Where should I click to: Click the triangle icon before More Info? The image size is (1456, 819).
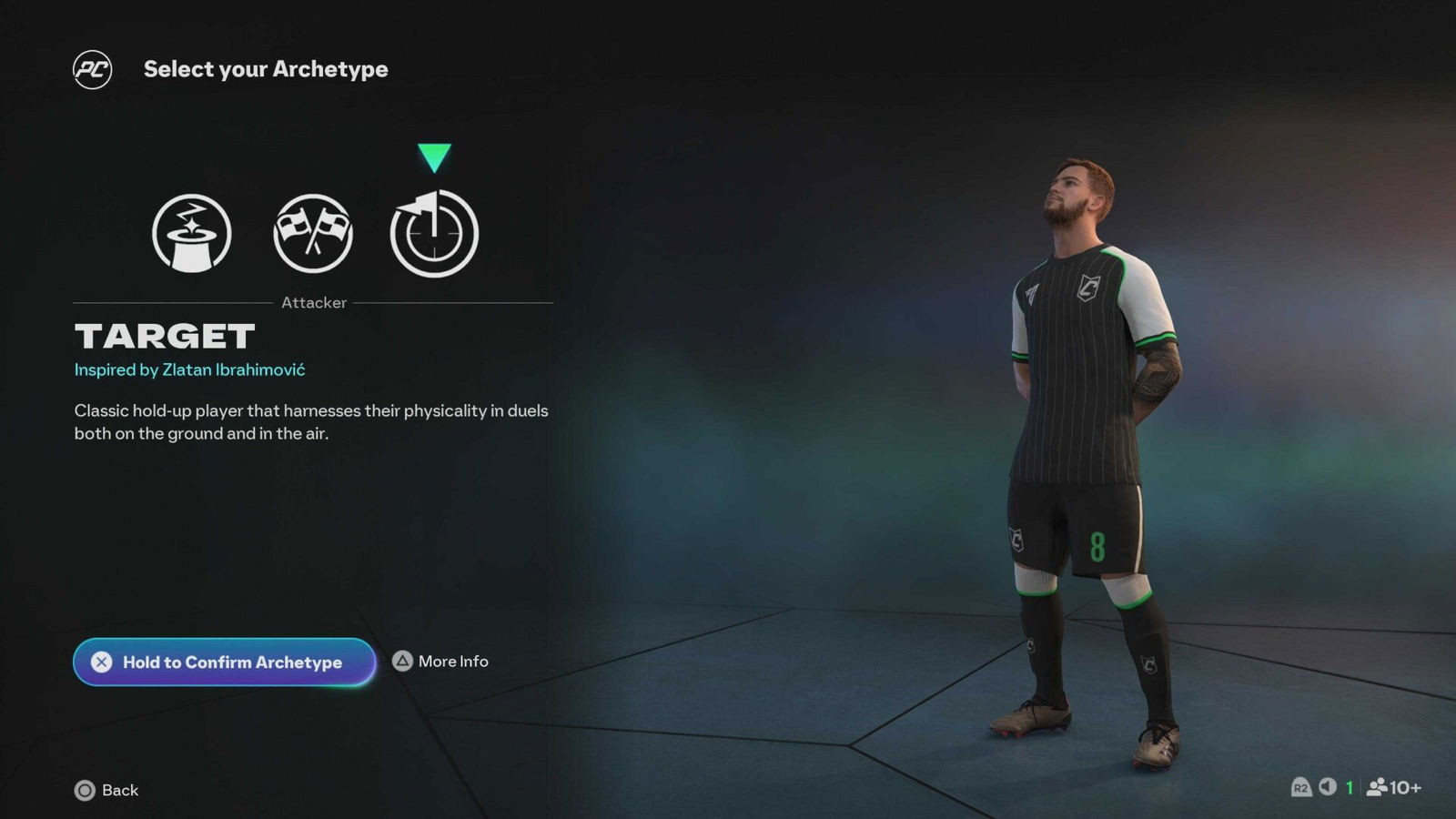point(401,662)
